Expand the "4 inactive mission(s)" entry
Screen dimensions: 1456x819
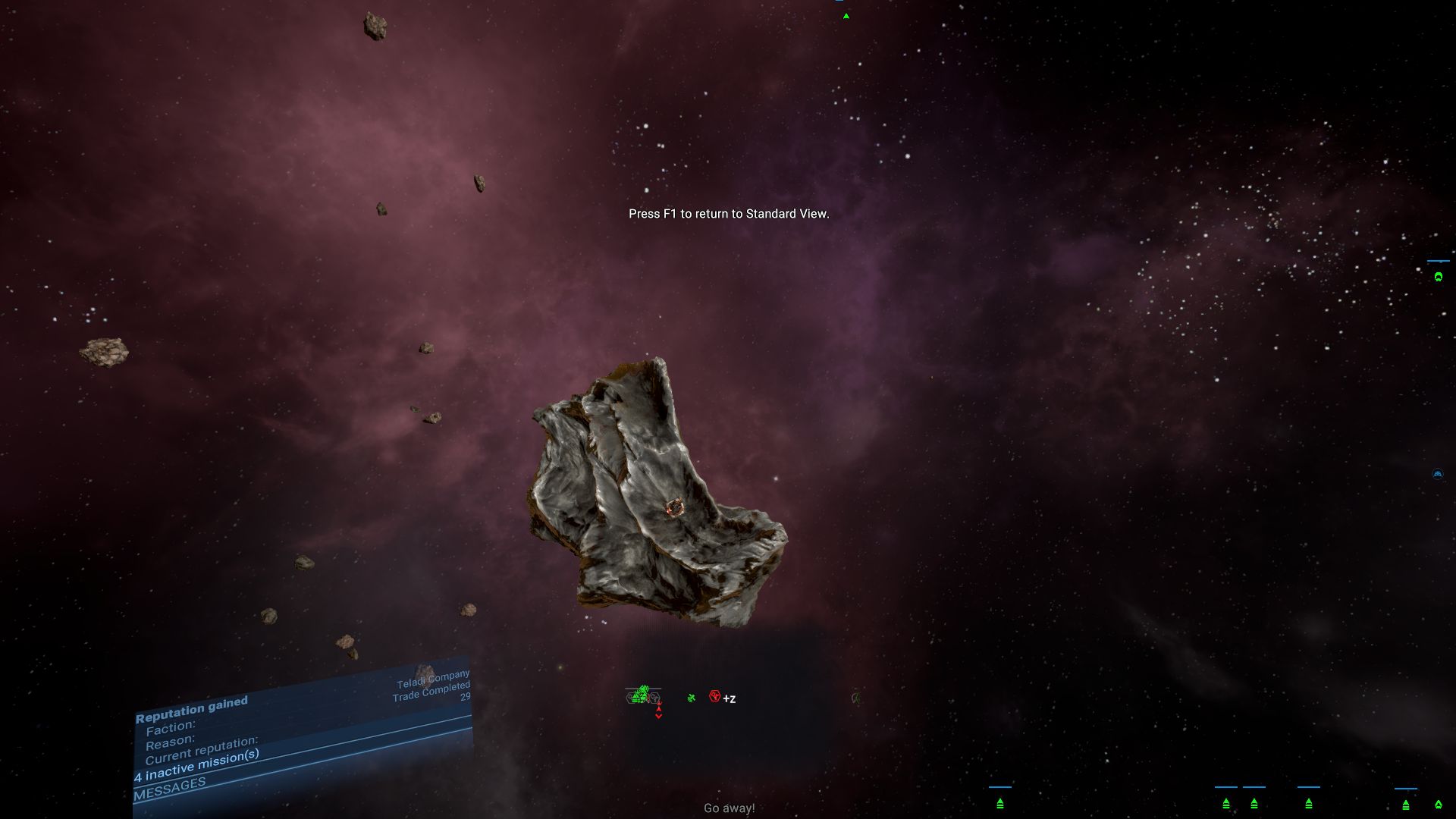pyautogui.click(x=196, y=768)
